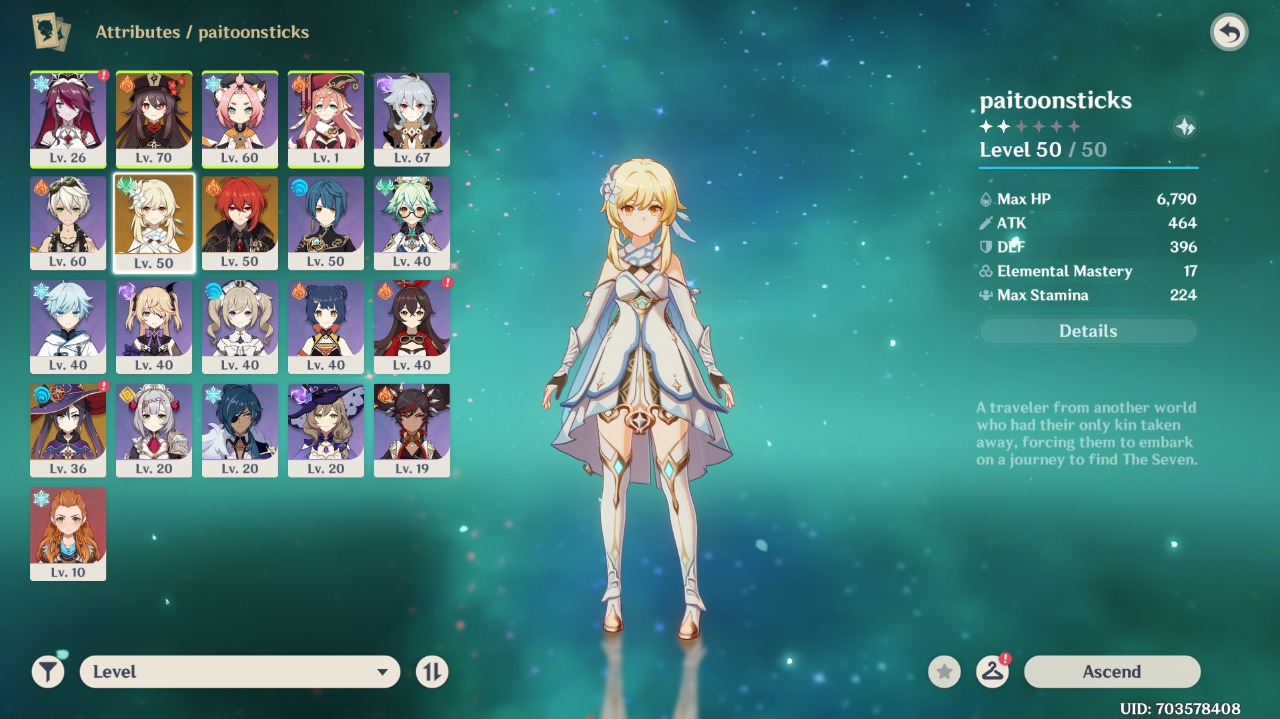Pick Rosaria at level 26

pos(68,119)
